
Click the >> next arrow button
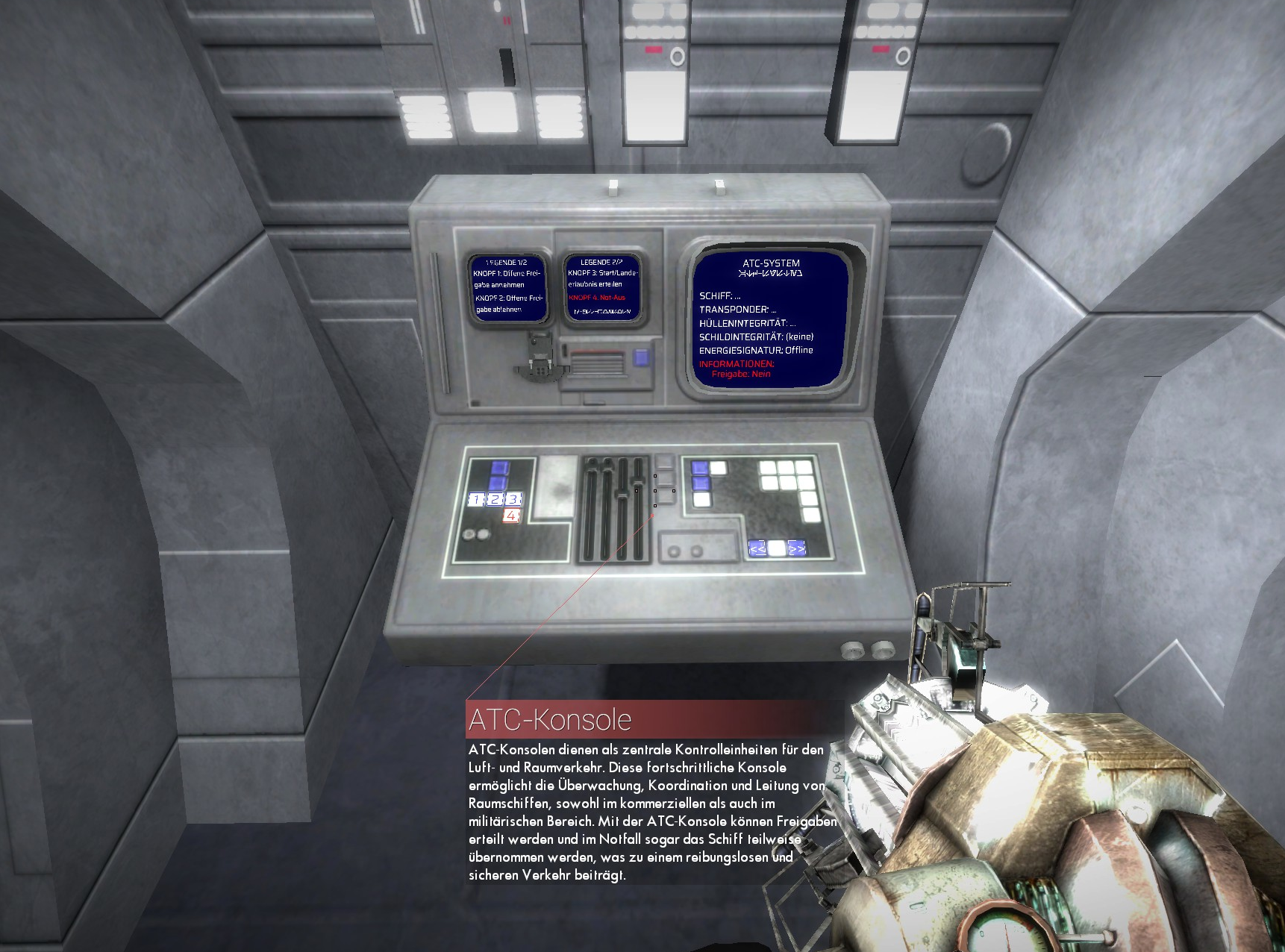(x=797, y=549)
